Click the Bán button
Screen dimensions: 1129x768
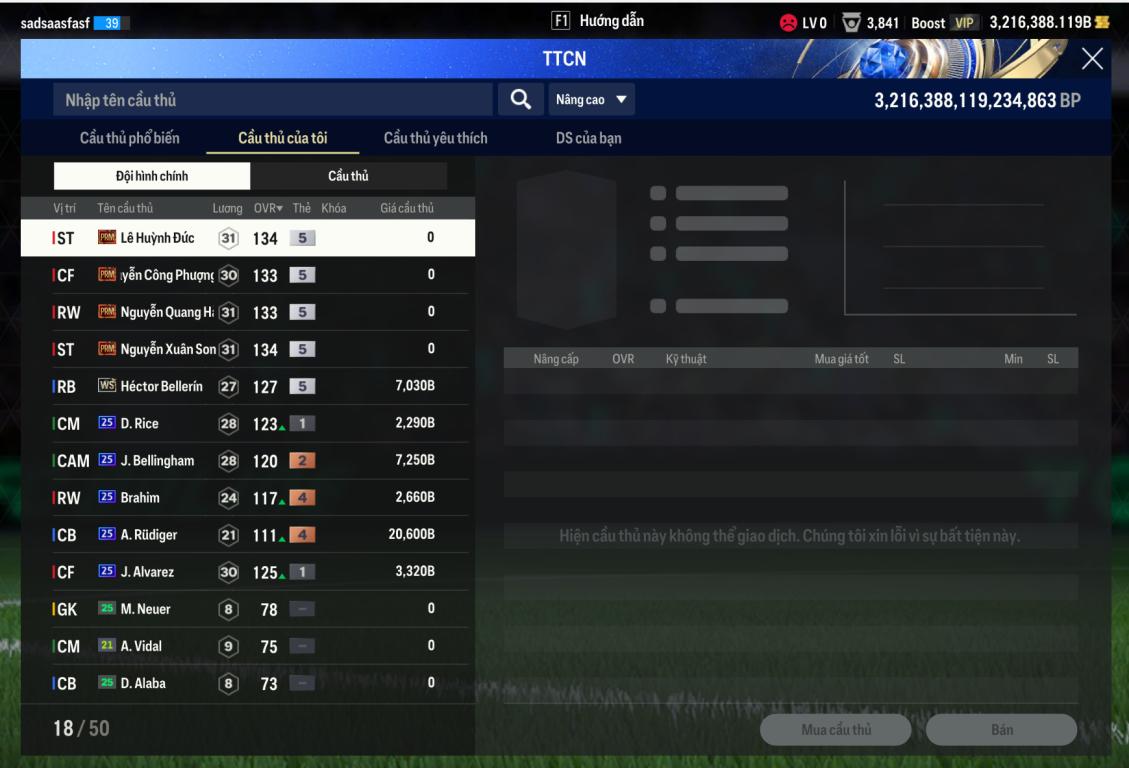(x=1001, y=730)
